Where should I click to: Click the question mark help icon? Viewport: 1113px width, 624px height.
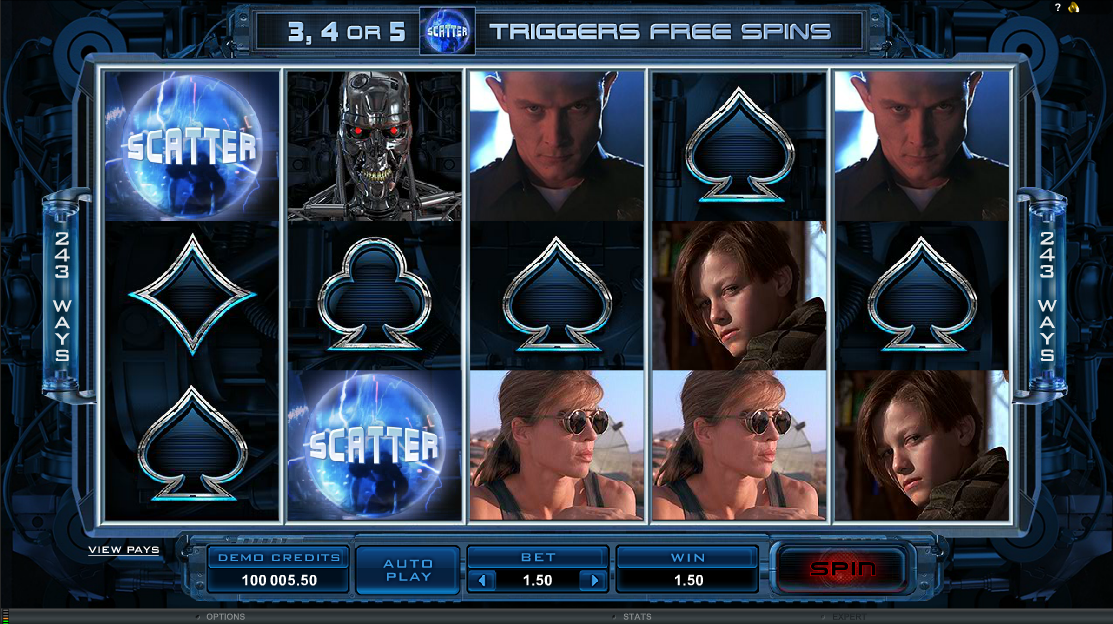[1058, 8]
